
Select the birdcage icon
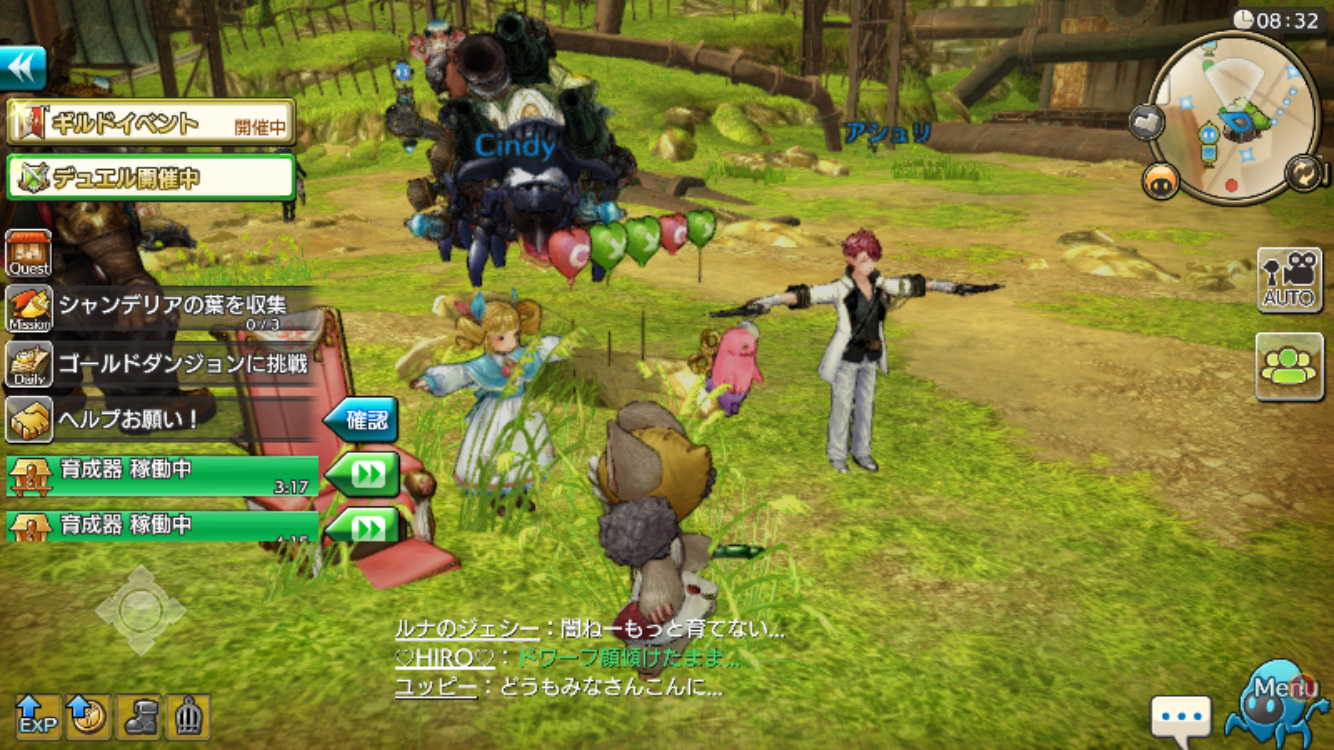188,716
